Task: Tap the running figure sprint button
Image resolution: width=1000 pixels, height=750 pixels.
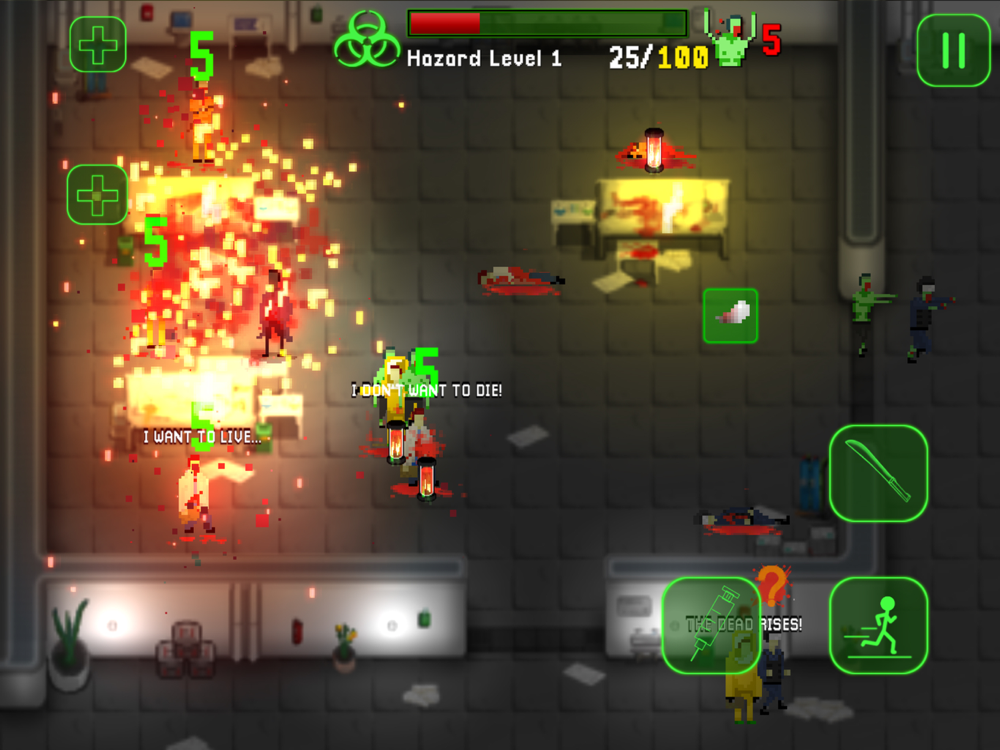Action: pos(878,625)
